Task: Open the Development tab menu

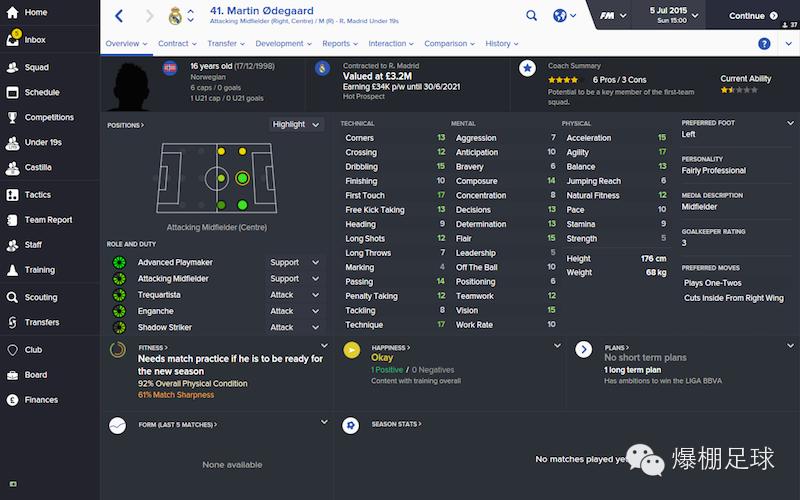Action: [283, 44]
